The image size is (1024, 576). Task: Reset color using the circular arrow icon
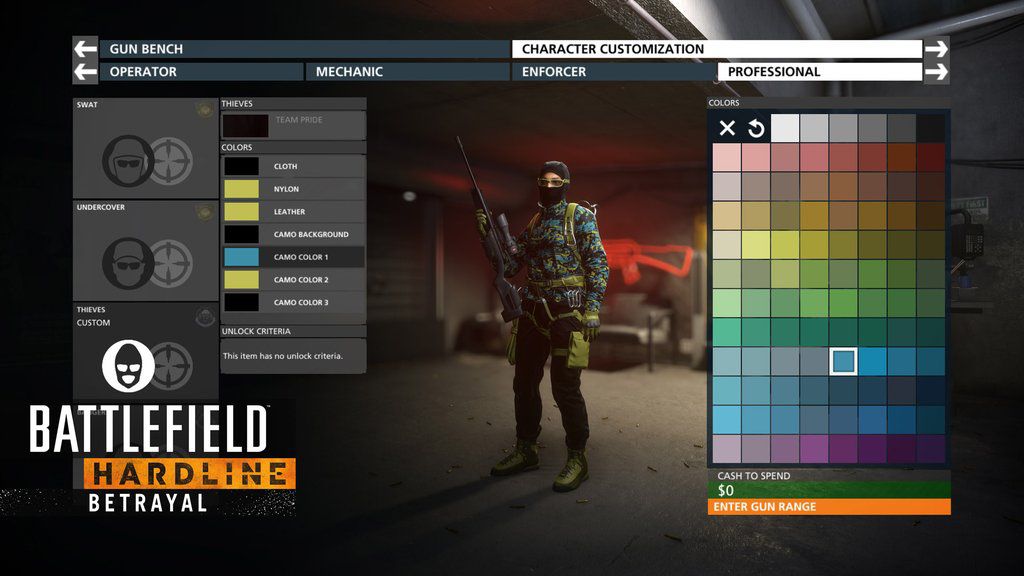756,128
